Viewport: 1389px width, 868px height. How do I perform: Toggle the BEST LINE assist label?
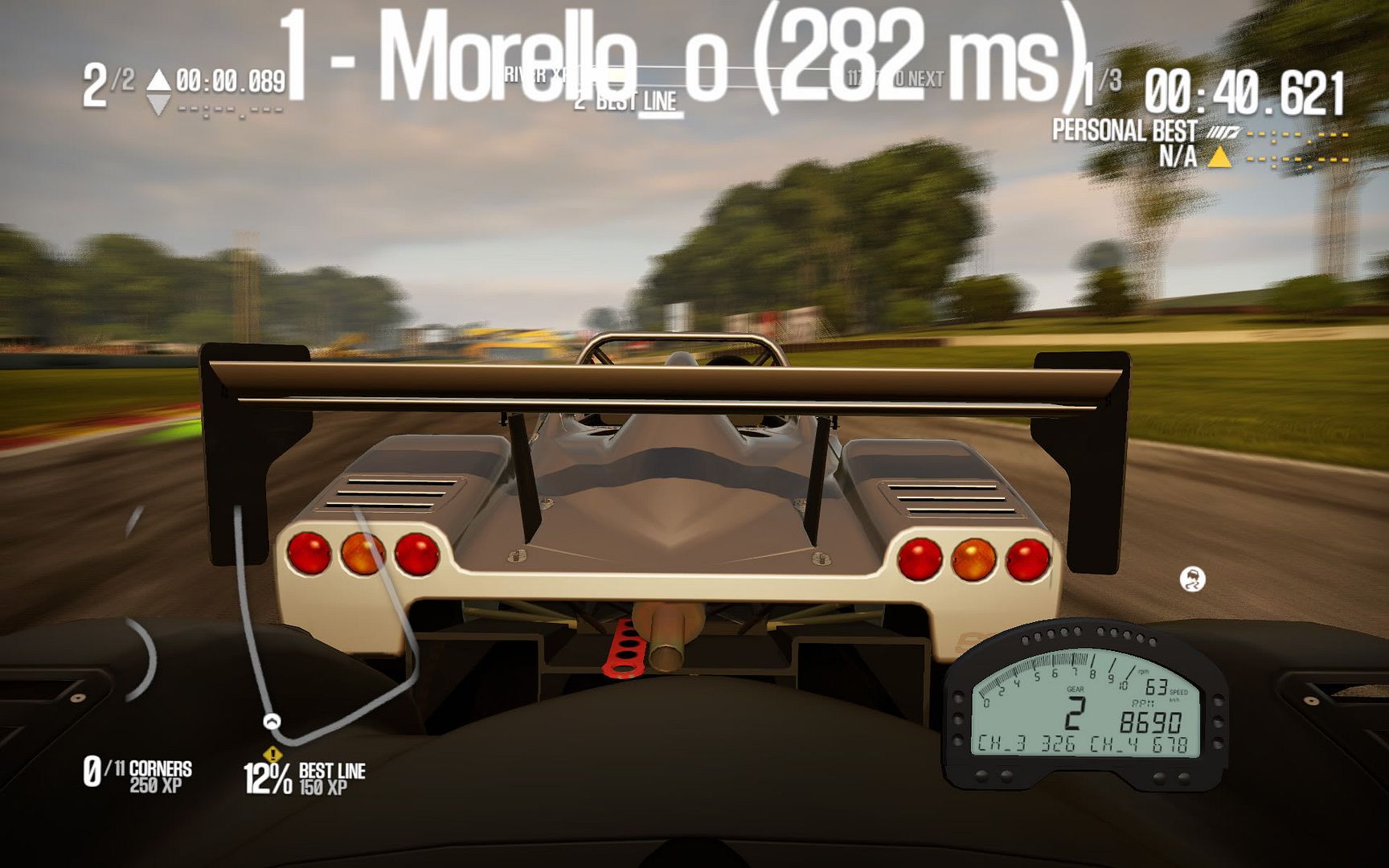click(x=631, y=98)
